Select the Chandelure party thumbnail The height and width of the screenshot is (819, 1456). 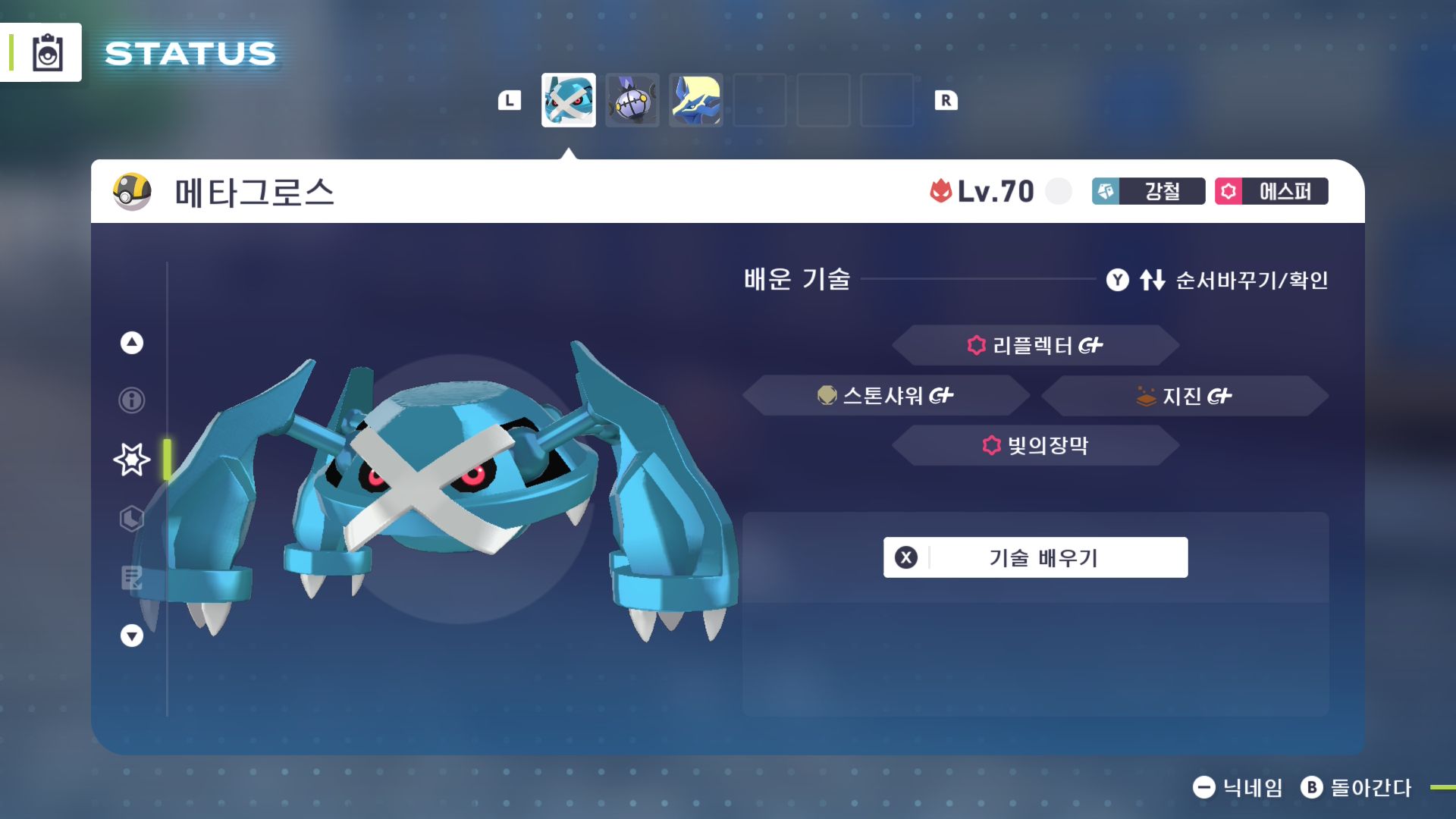(x=632, y=101)
